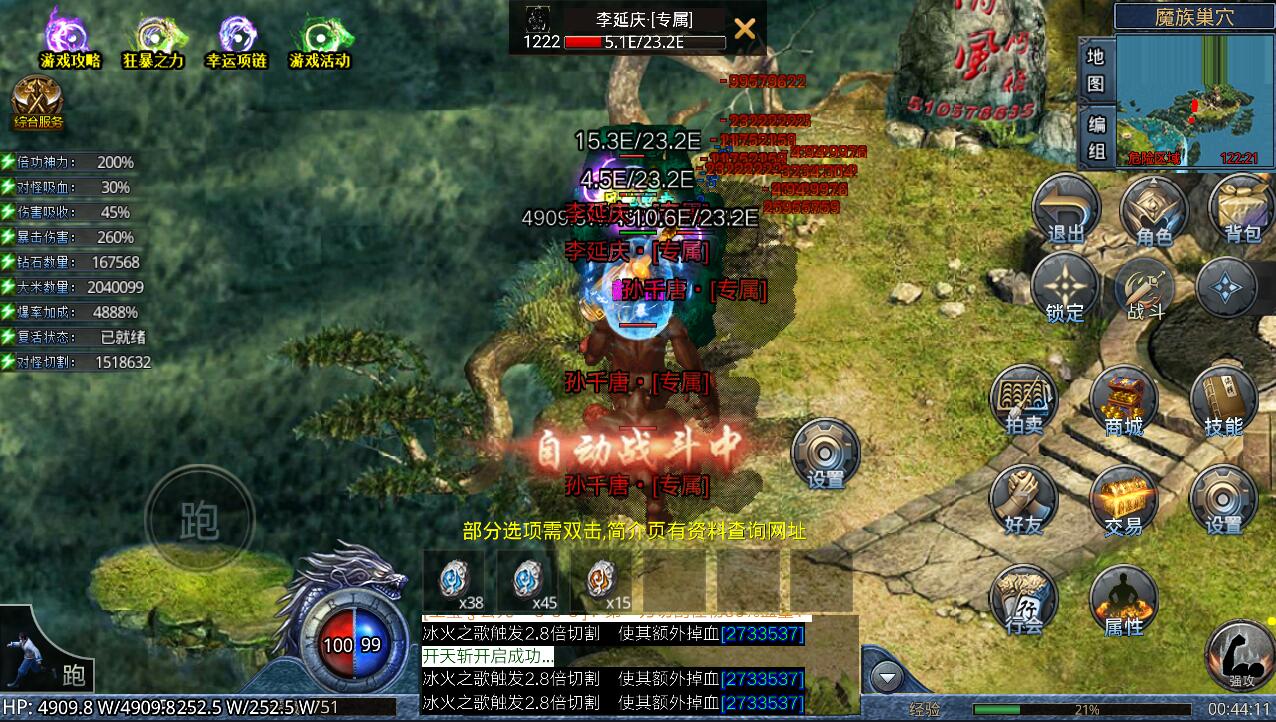Close the 李延庆 target panel
The image size is (1276, 722).
tap(744, 28)
